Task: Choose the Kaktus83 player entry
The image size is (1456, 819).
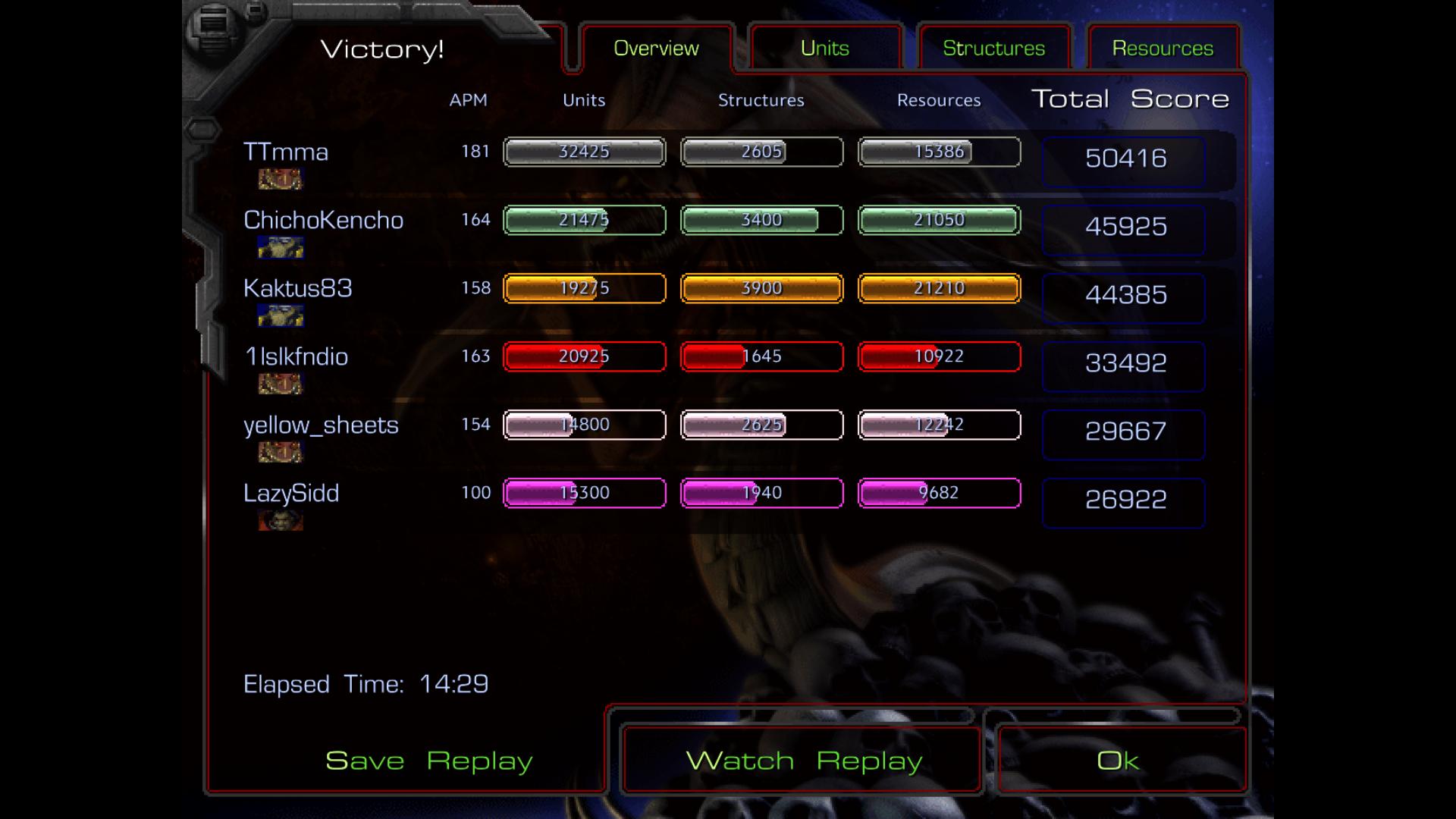Action: [x=298, y=288]
